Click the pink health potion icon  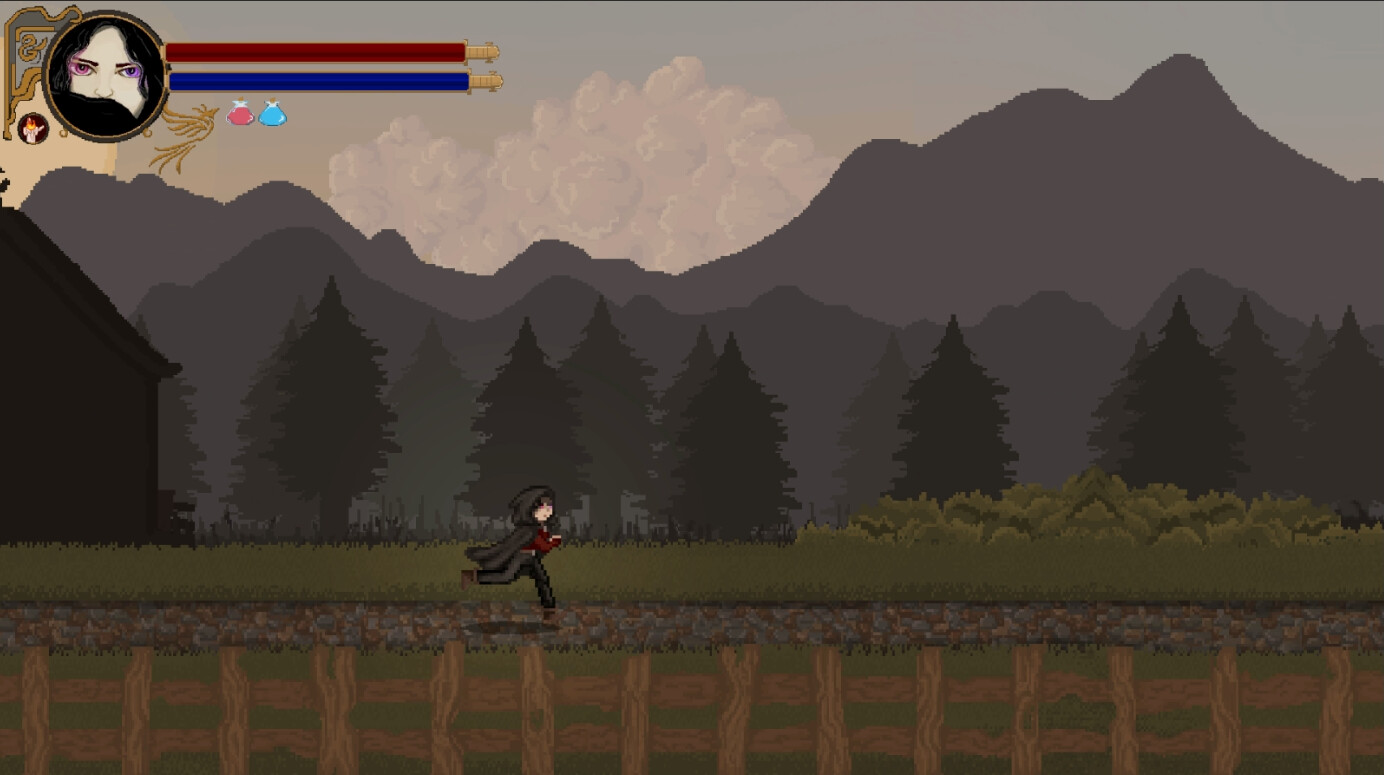[241, 114]
